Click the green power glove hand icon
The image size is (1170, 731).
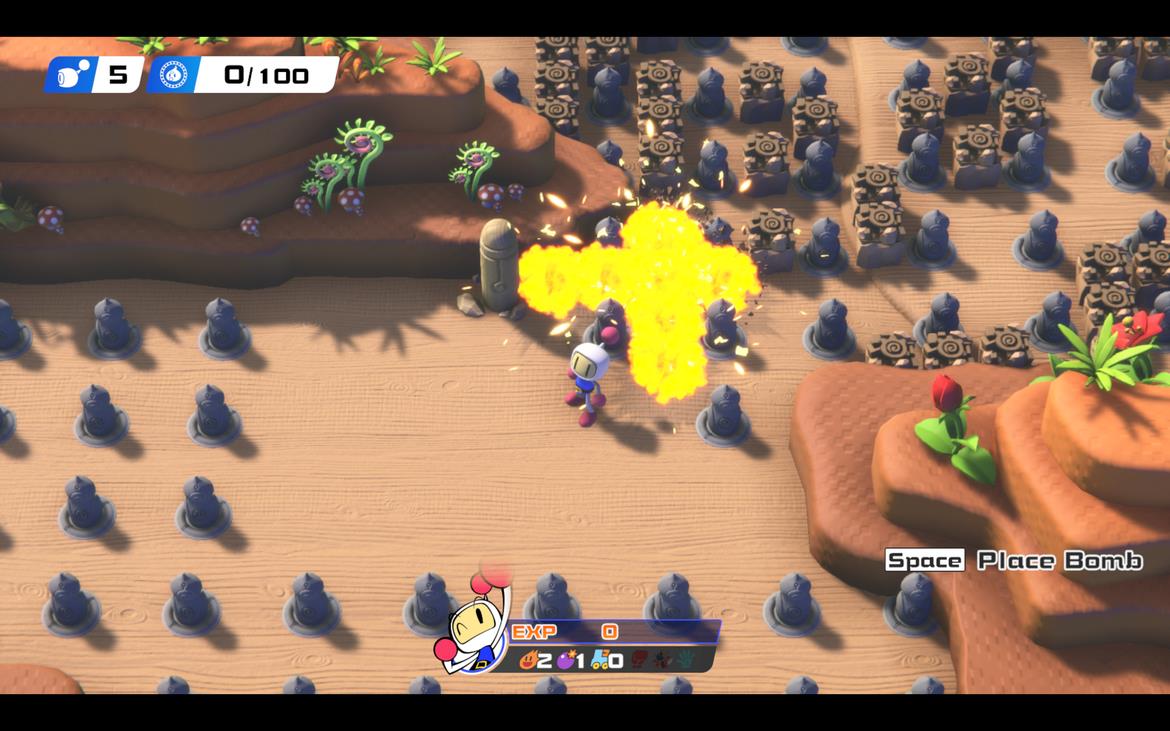[x=685, y=660]
